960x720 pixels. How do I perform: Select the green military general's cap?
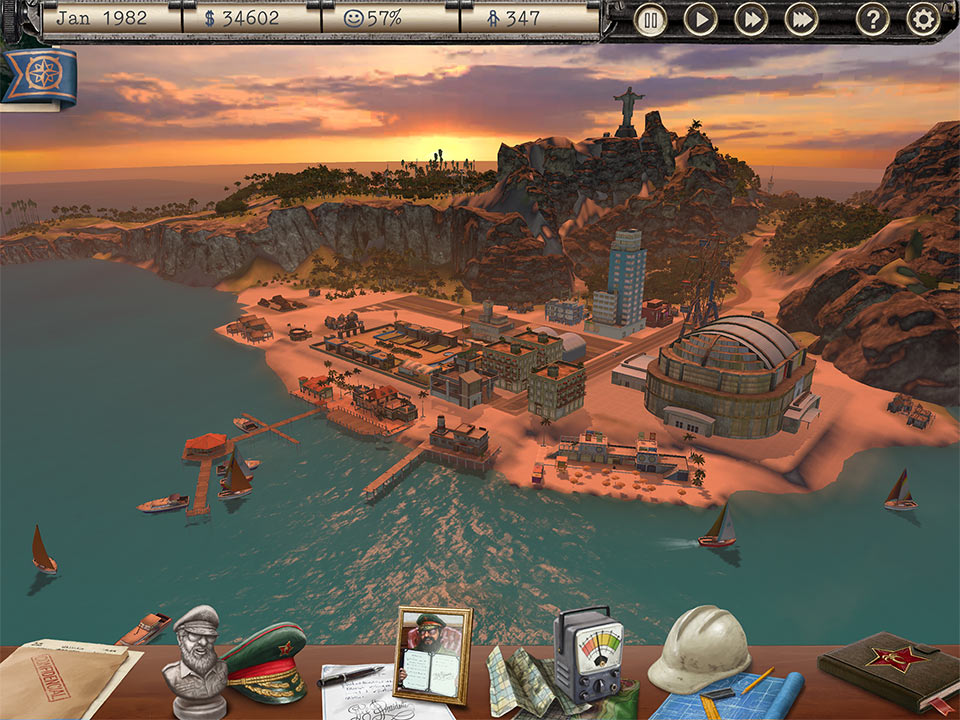263,660
